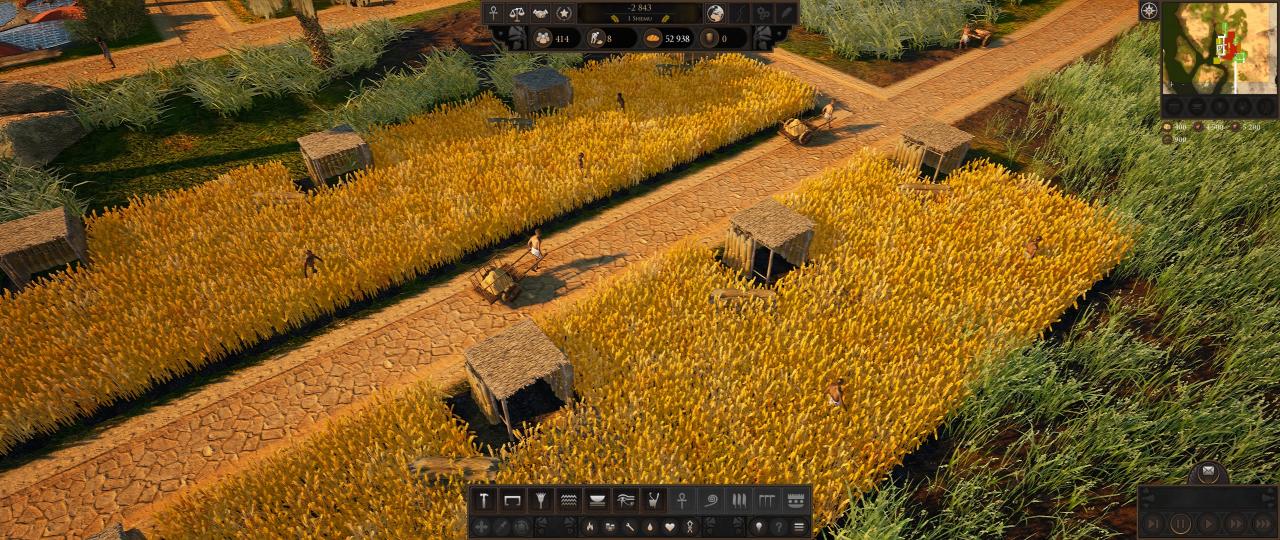Screen dimensions: 1280x540
Task: Open the handshake diplomacy panel
Action: (540, 13)
